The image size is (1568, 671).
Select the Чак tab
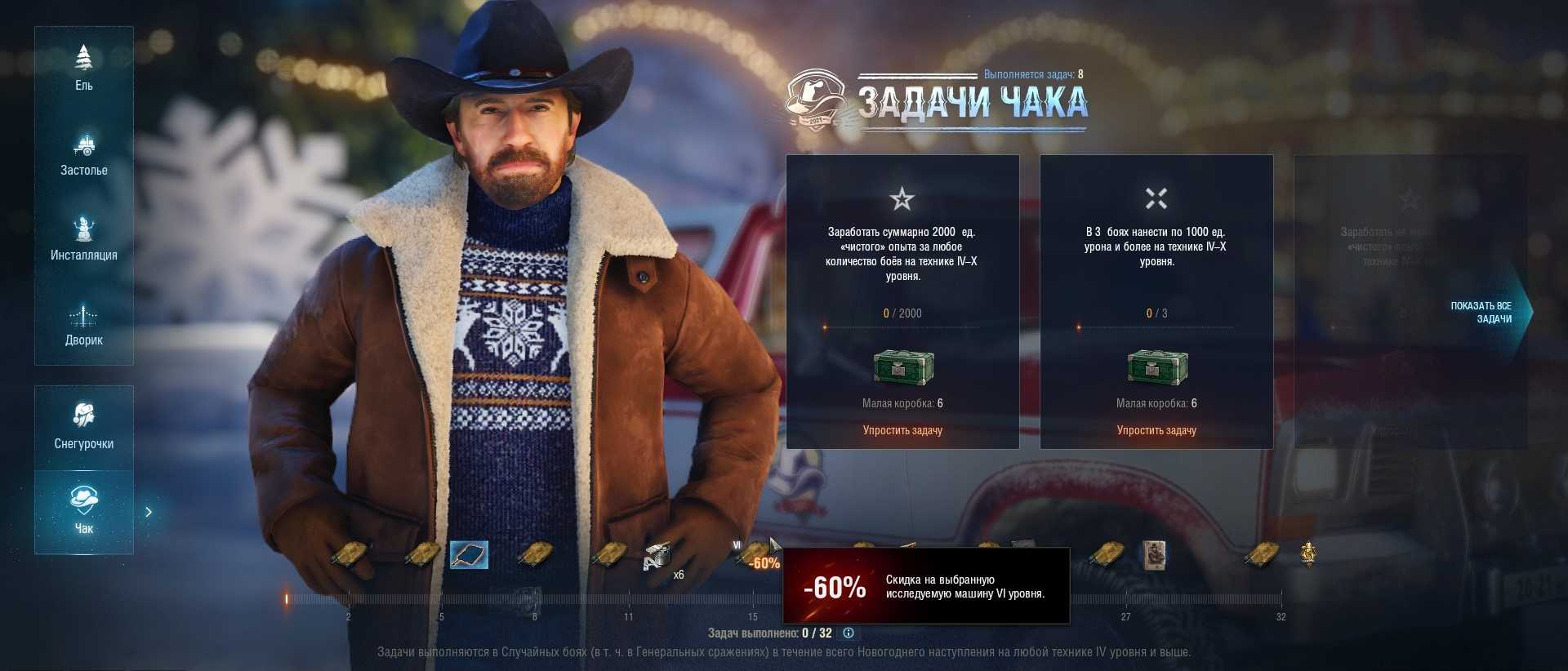coord(83,512)
